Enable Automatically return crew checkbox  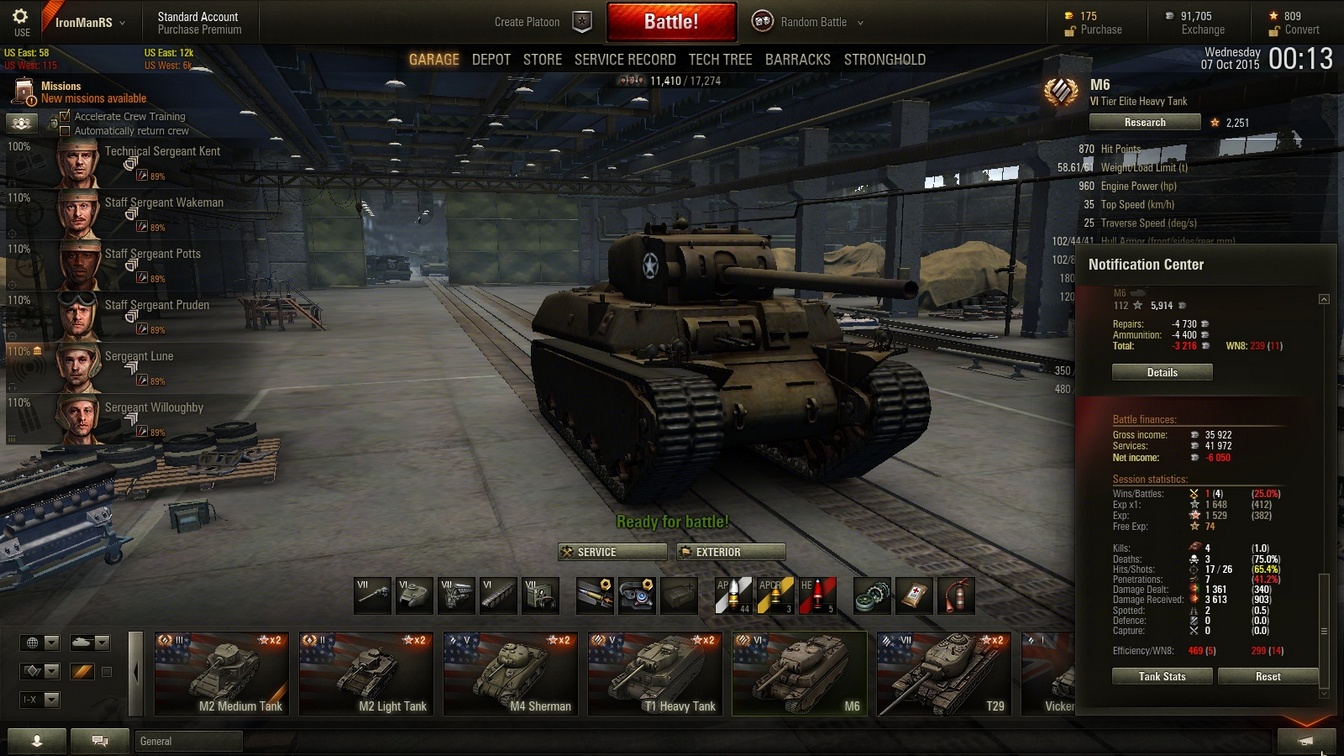66,131
